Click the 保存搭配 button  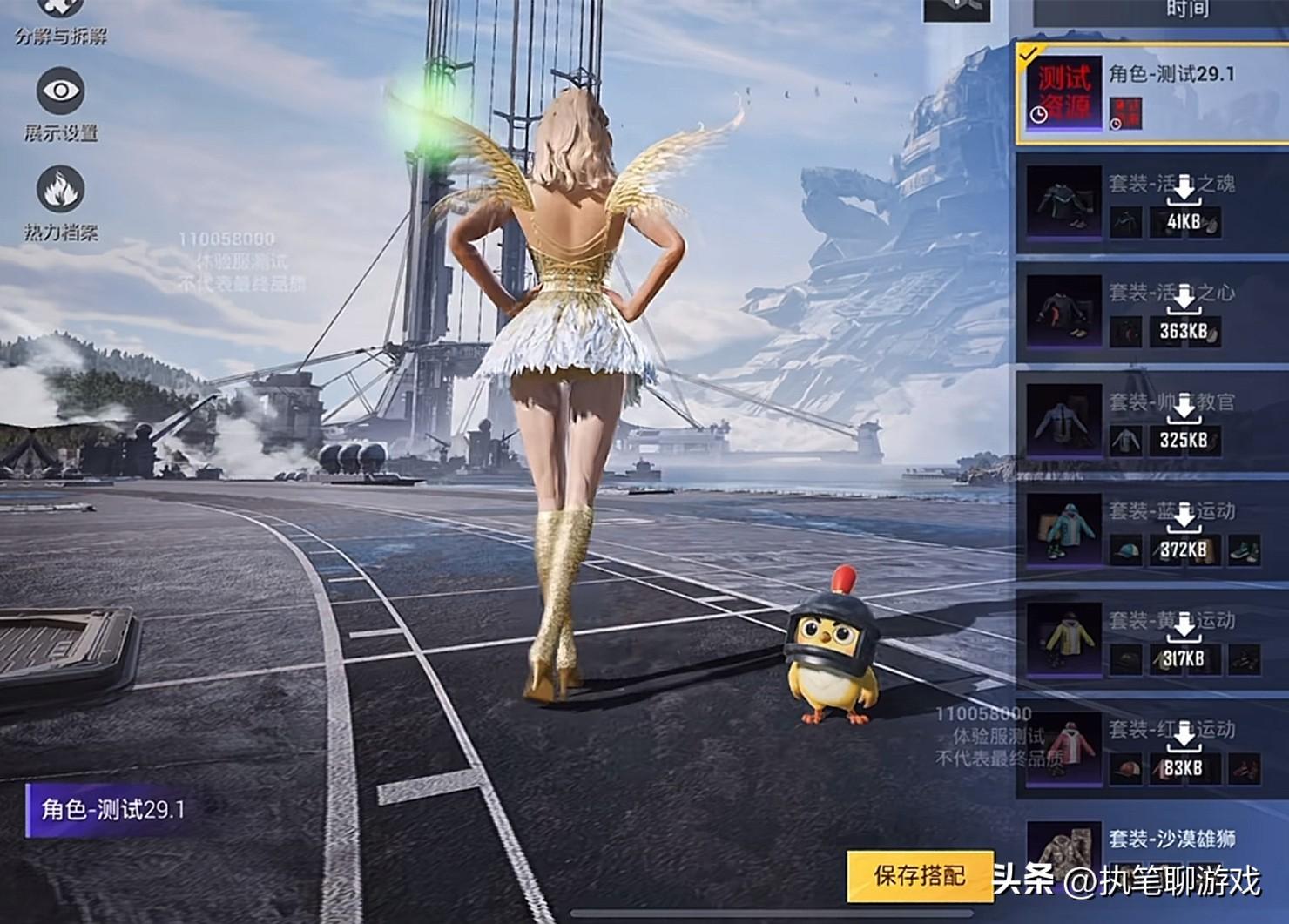(920, 875)
